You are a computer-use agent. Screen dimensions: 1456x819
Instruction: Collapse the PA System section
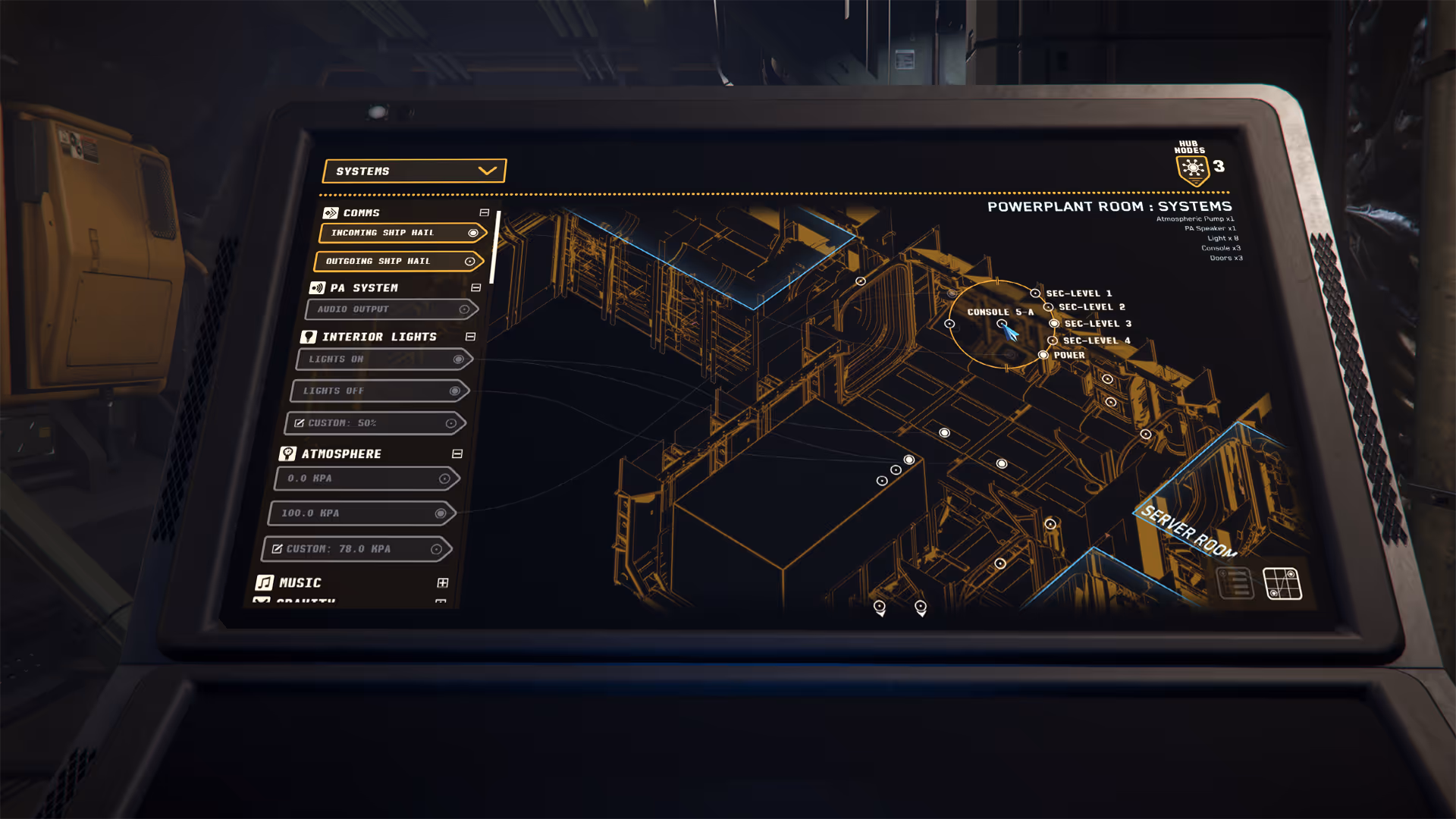tap(476, 288)
